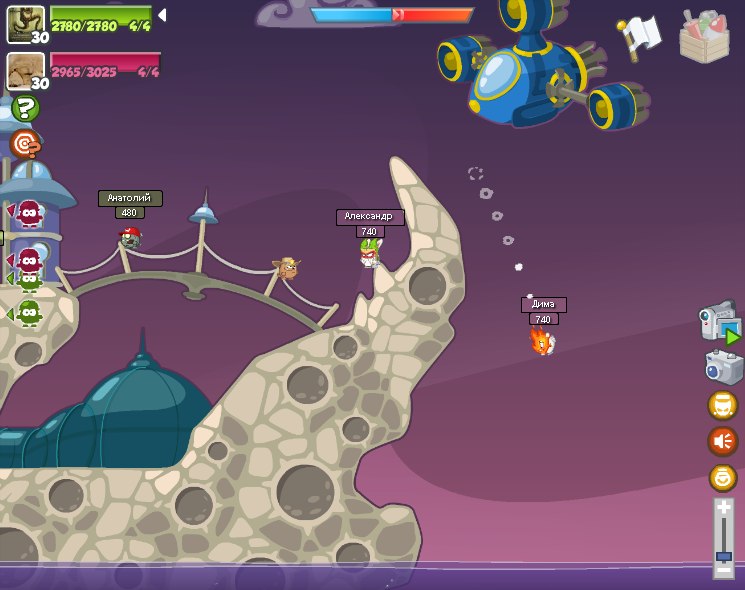Select the green team avatar portrait
Screen dimensions: 745x590
pos(25,22)
